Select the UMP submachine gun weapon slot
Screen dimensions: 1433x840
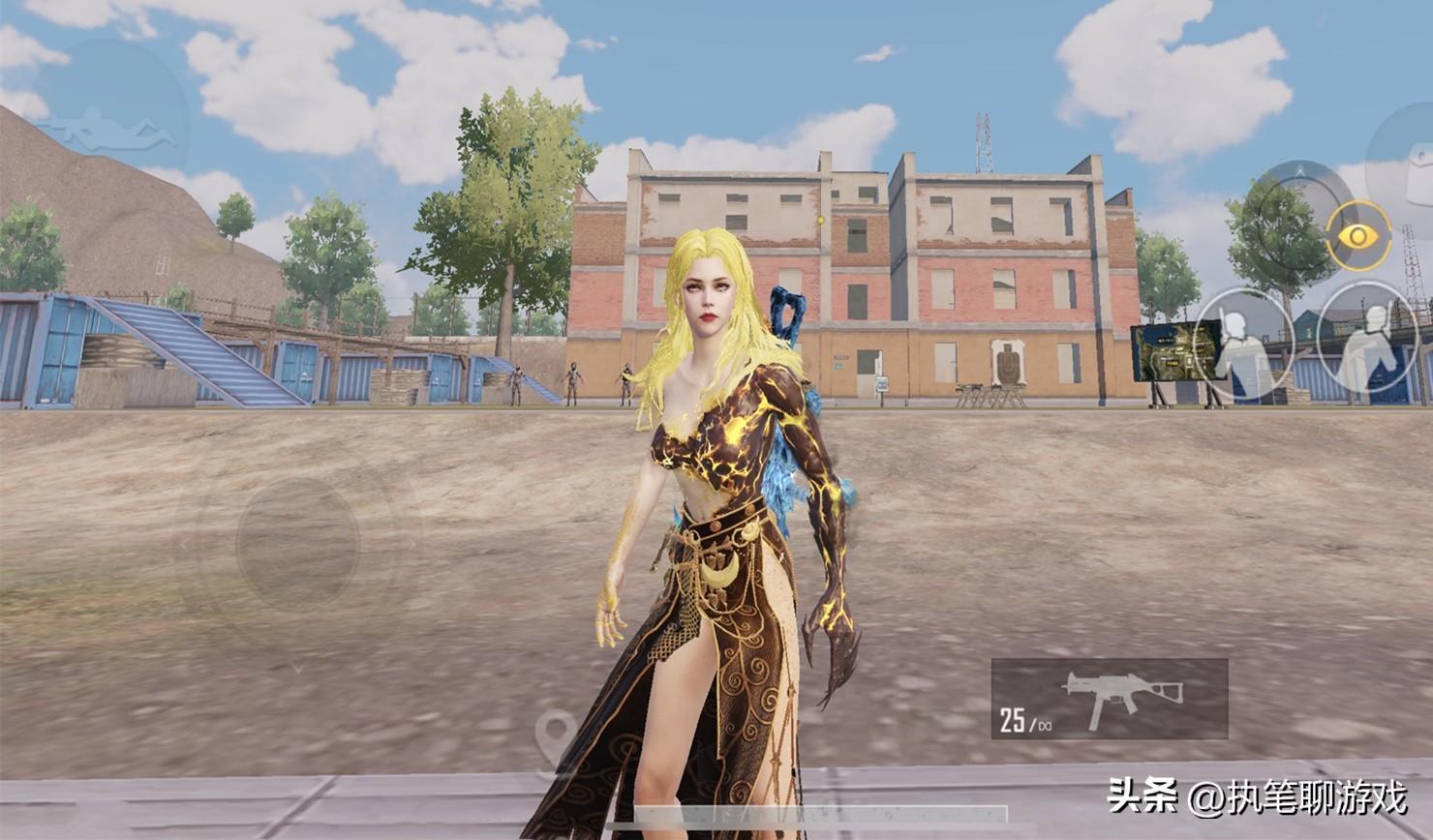tap(1110, 699)
